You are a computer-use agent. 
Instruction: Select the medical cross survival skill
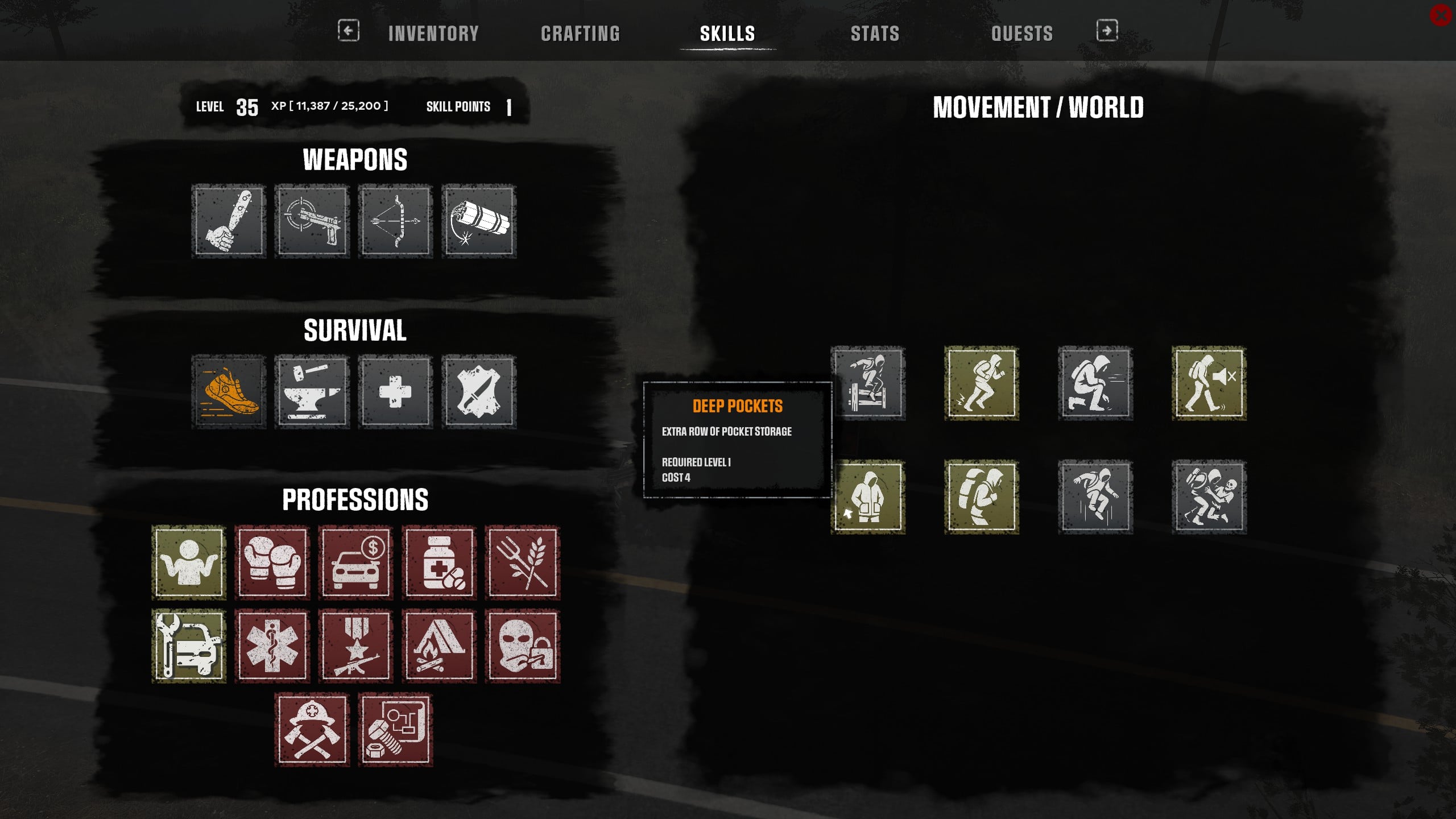[396, 392]
